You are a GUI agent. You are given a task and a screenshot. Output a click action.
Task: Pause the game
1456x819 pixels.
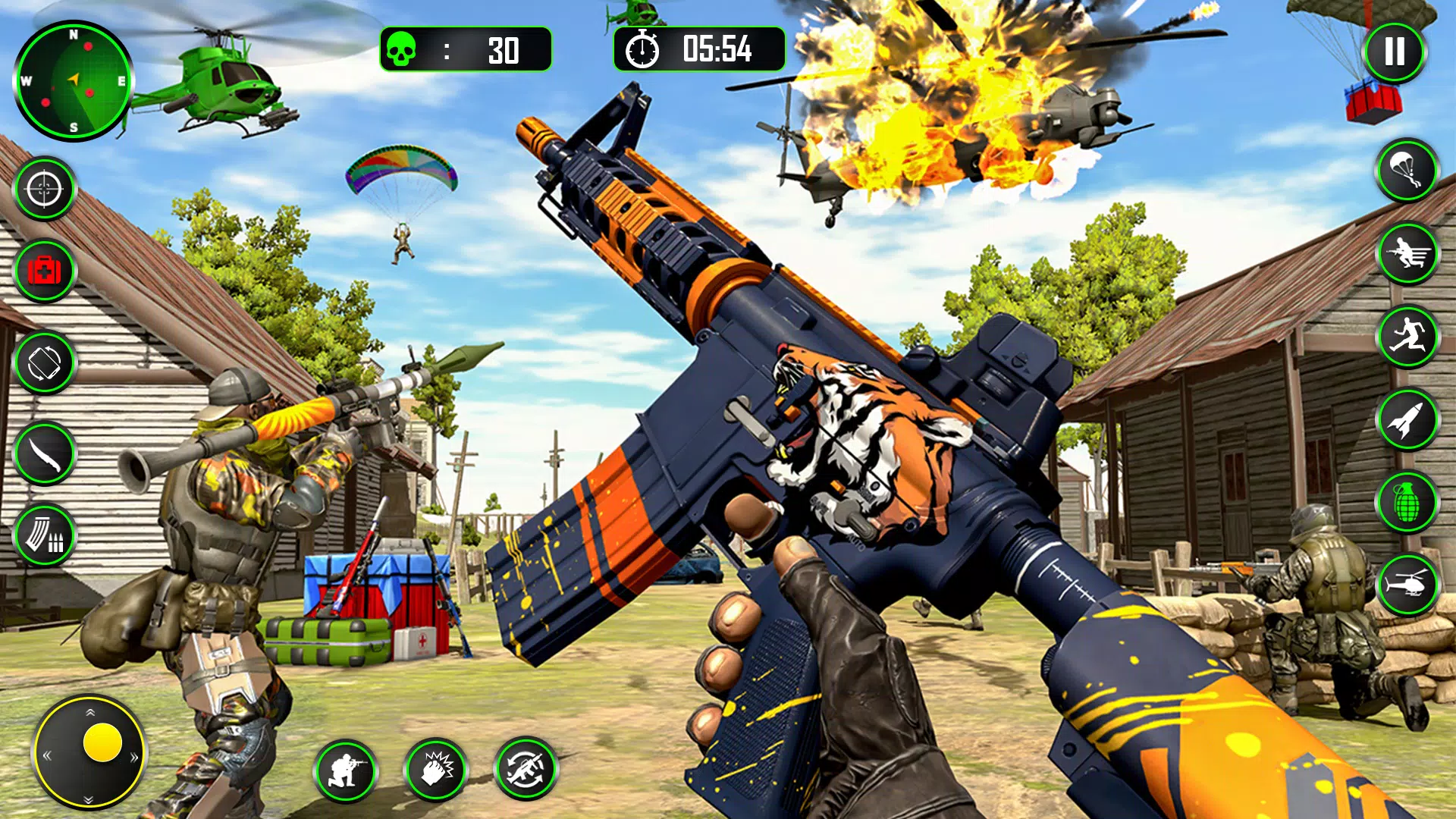point(1395,52)
